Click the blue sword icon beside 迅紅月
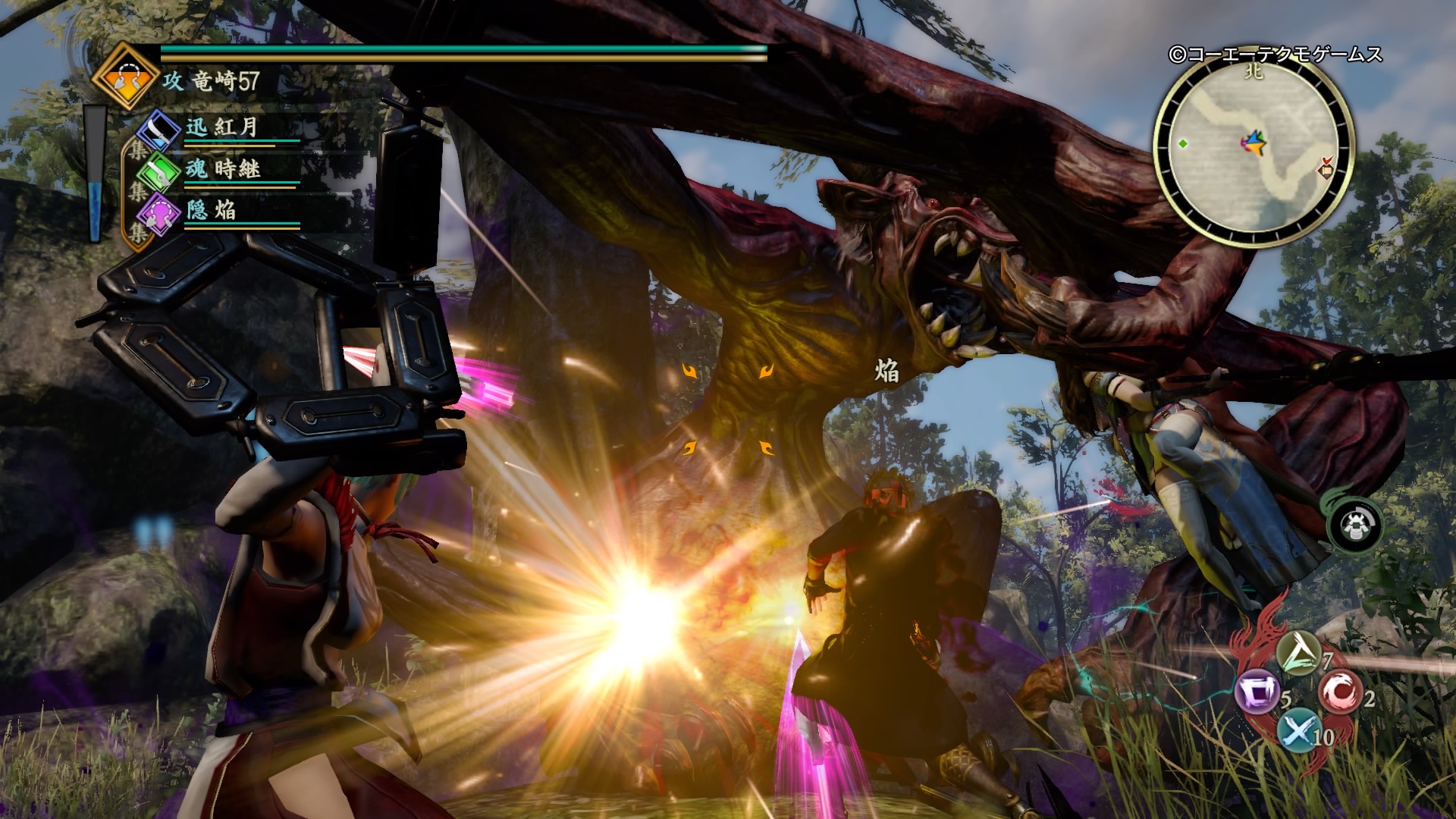Image resolution: width=1456 pixels, height=819 pixels. (159, 129)
